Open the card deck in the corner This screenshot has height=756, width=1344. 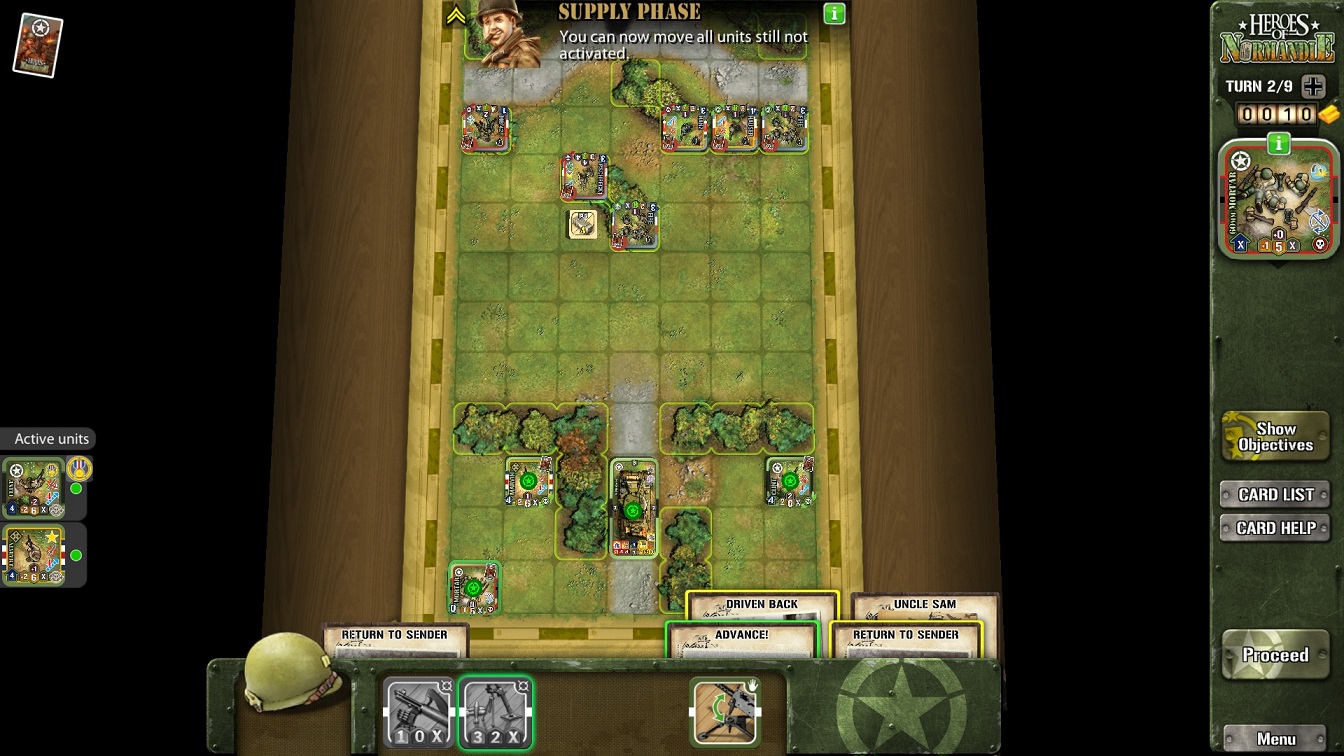point(38,45)
